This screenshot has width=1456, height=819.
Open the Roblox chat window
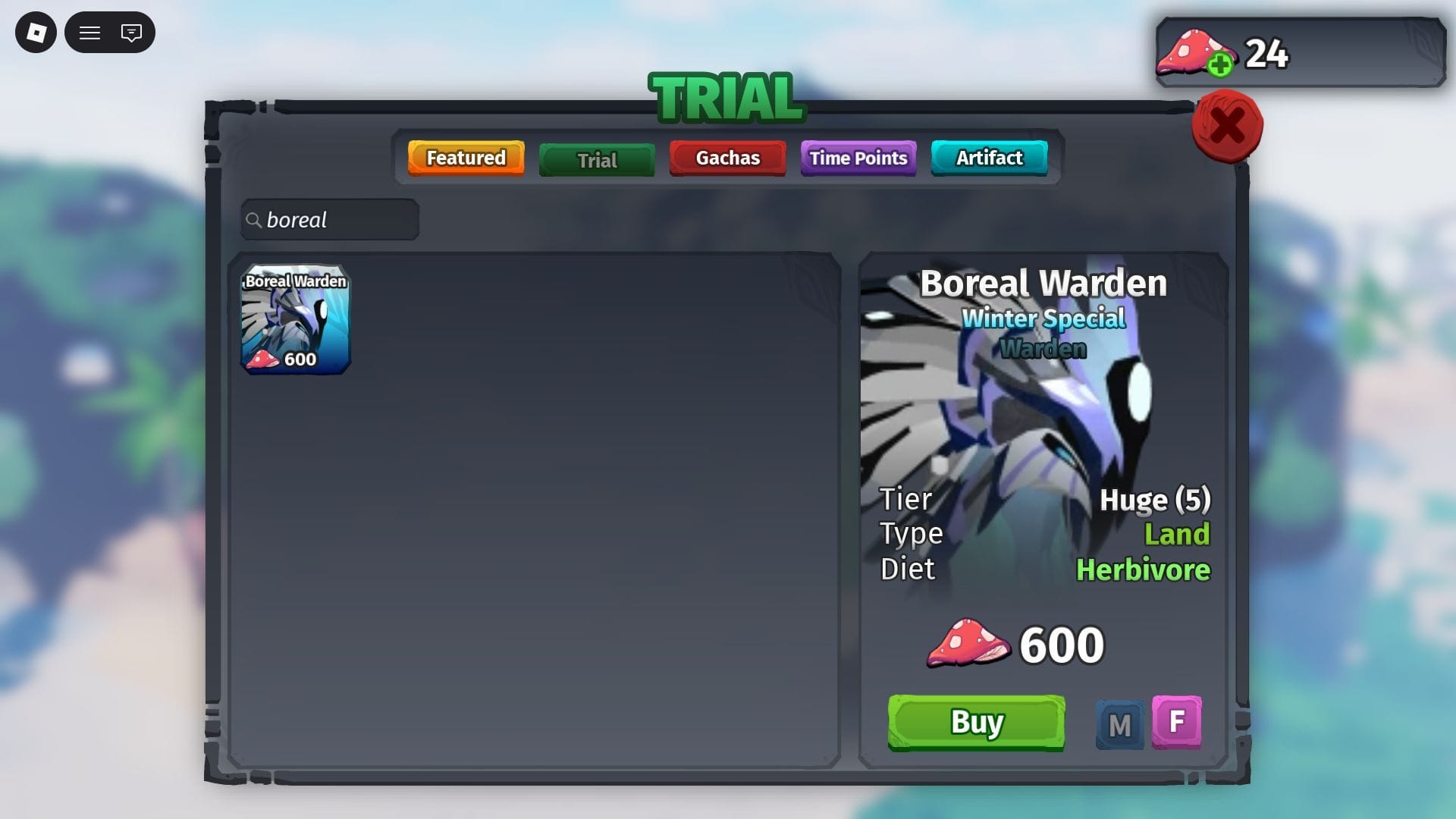coord(131,33)
